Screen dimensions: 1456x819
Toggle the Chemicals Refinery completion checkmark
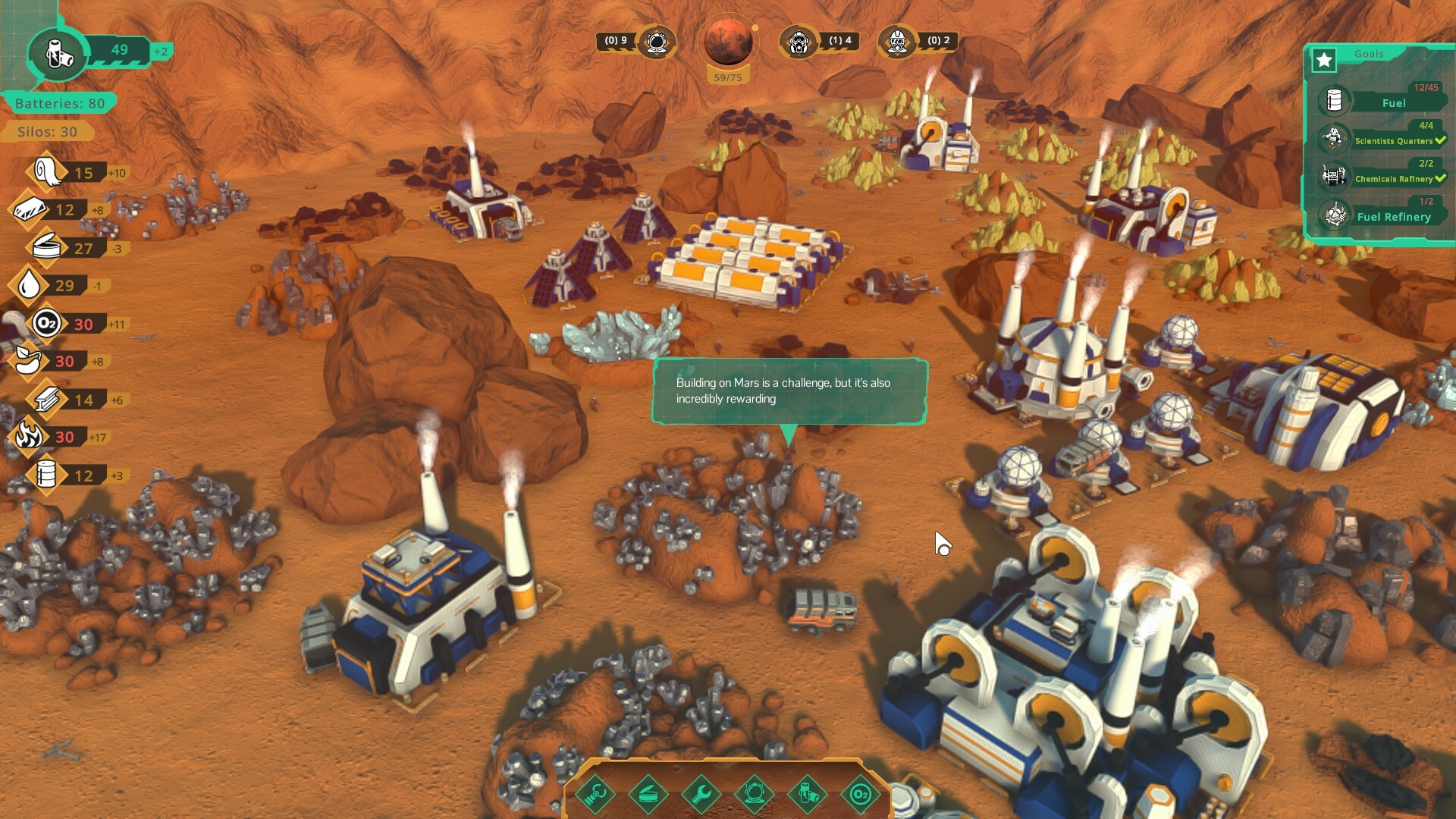1439,179
